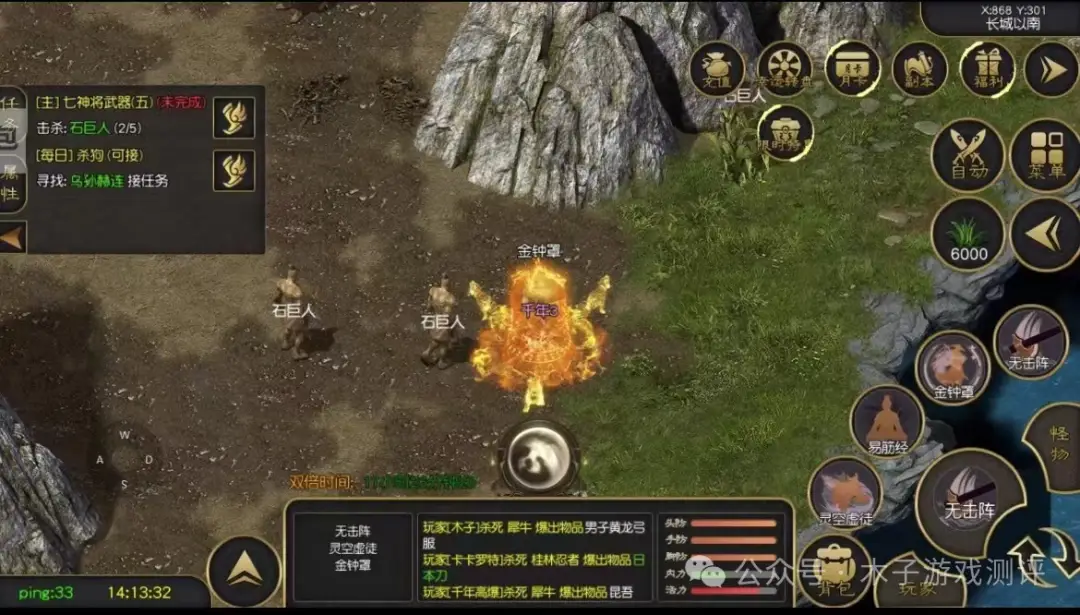Toggle 自动 auto-combat crossed-swords button
The width and height of the screenshot is (1080, 615).
(968, 156)
